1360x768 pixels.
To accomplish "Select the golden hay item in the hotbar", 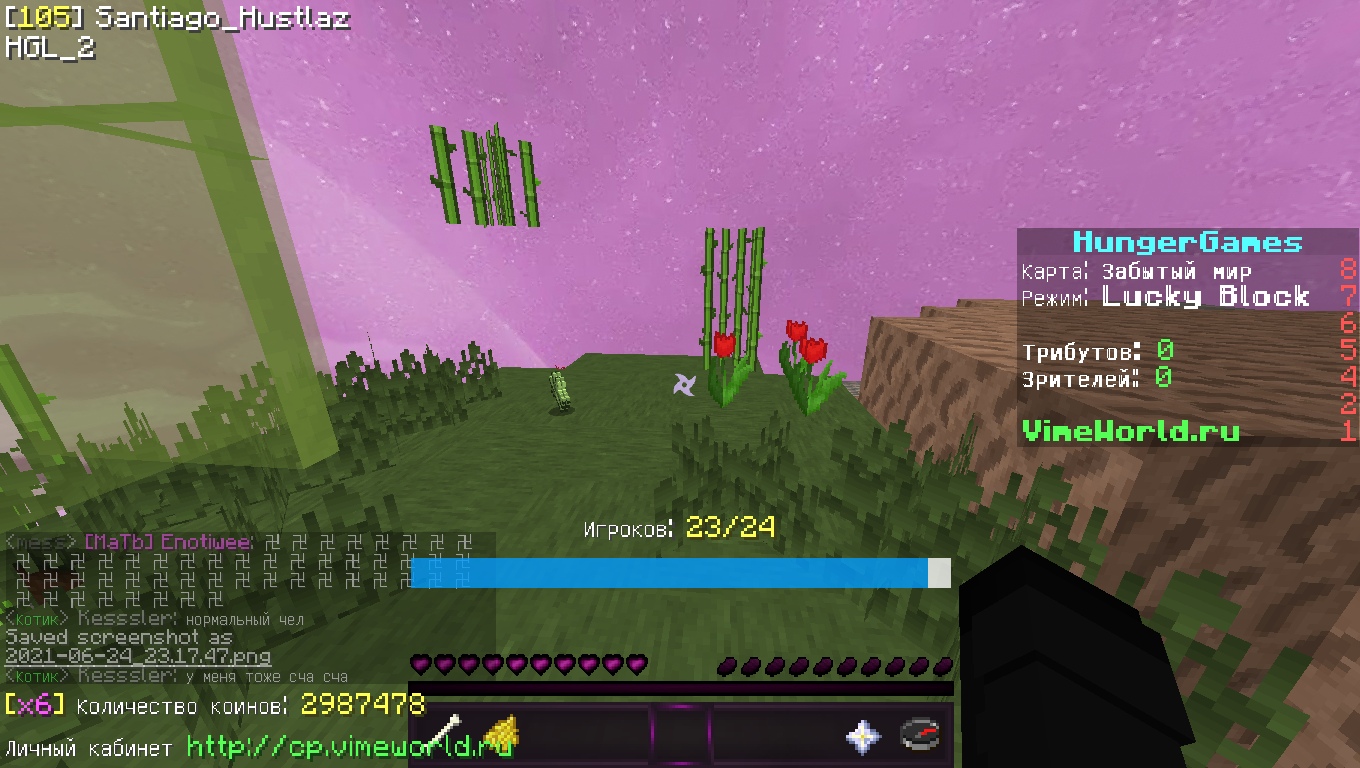I will tap(500, 730).
